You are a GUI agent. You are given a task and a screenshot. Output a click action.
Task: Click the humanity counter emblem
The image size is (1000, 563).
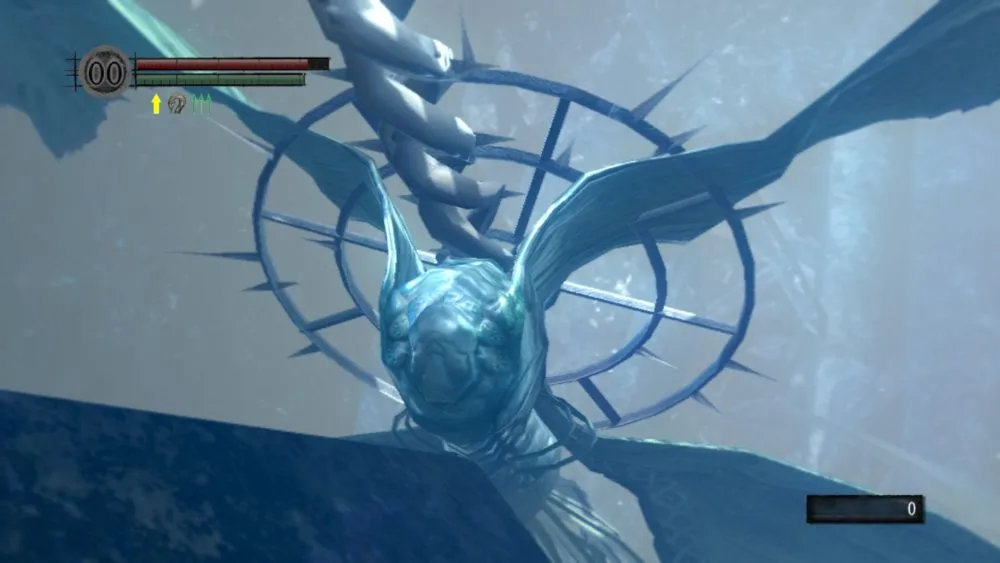tap(105, 72)
